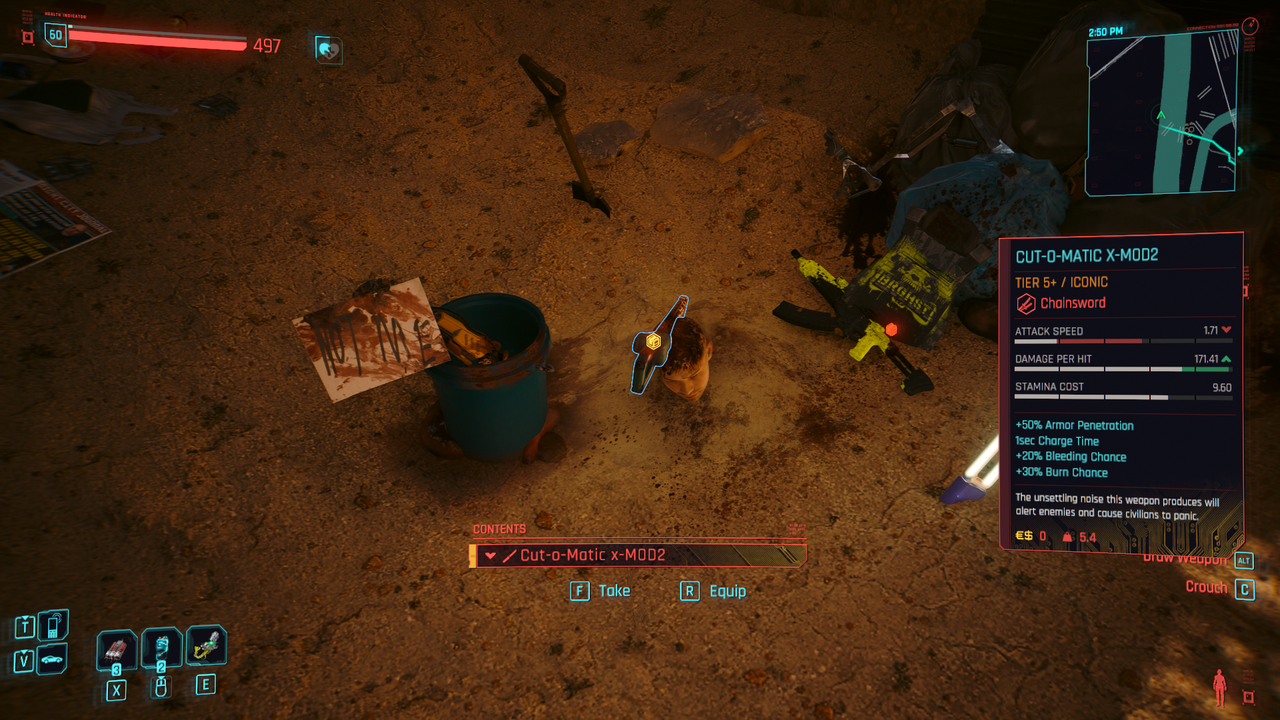The image size is (1280, 720).
Task: Call vehicle using the car icon
Action: [x=53, y=660]
